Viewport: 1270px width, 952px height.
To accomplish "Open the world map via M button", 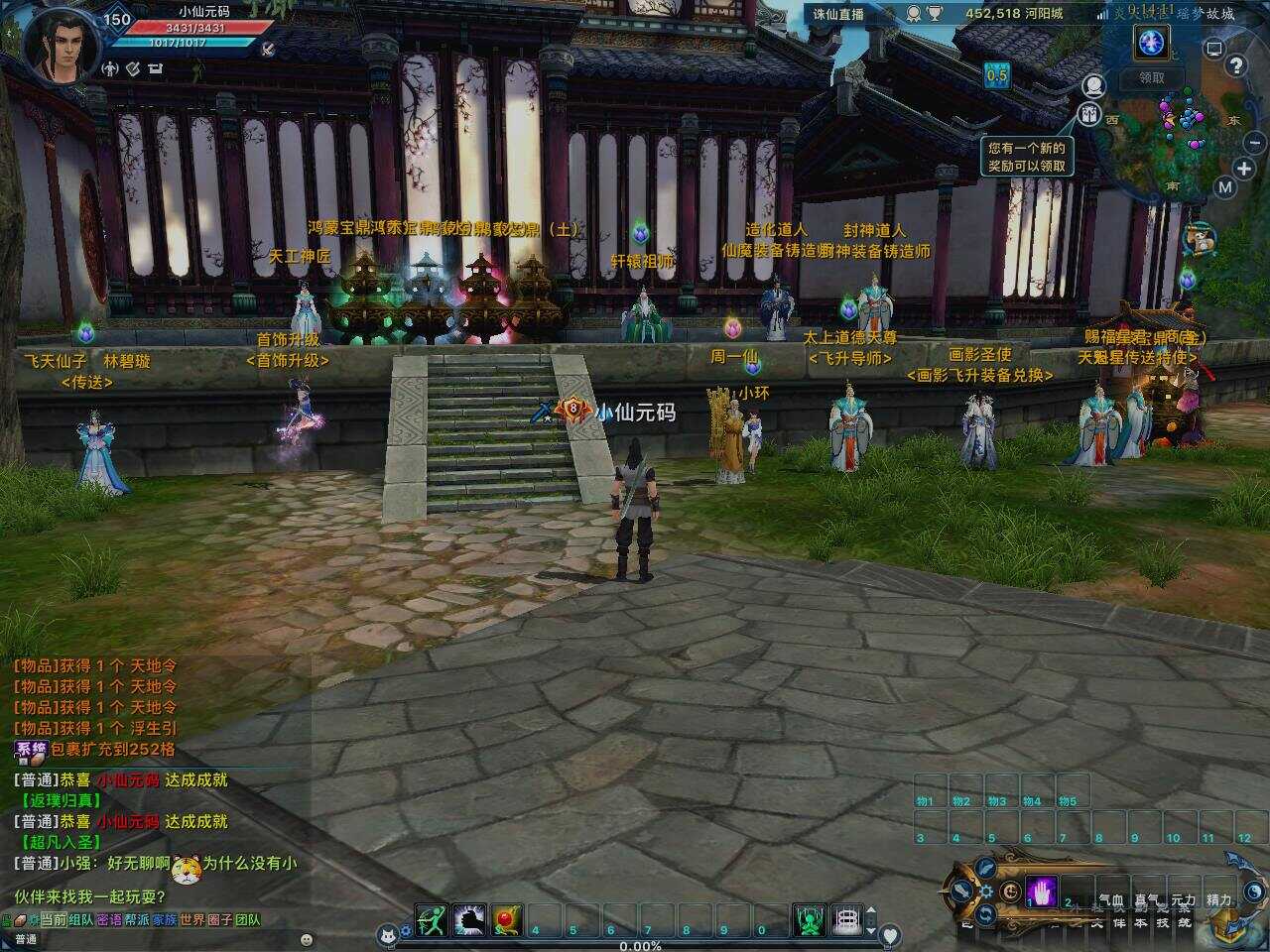I will pos(1225,187).
